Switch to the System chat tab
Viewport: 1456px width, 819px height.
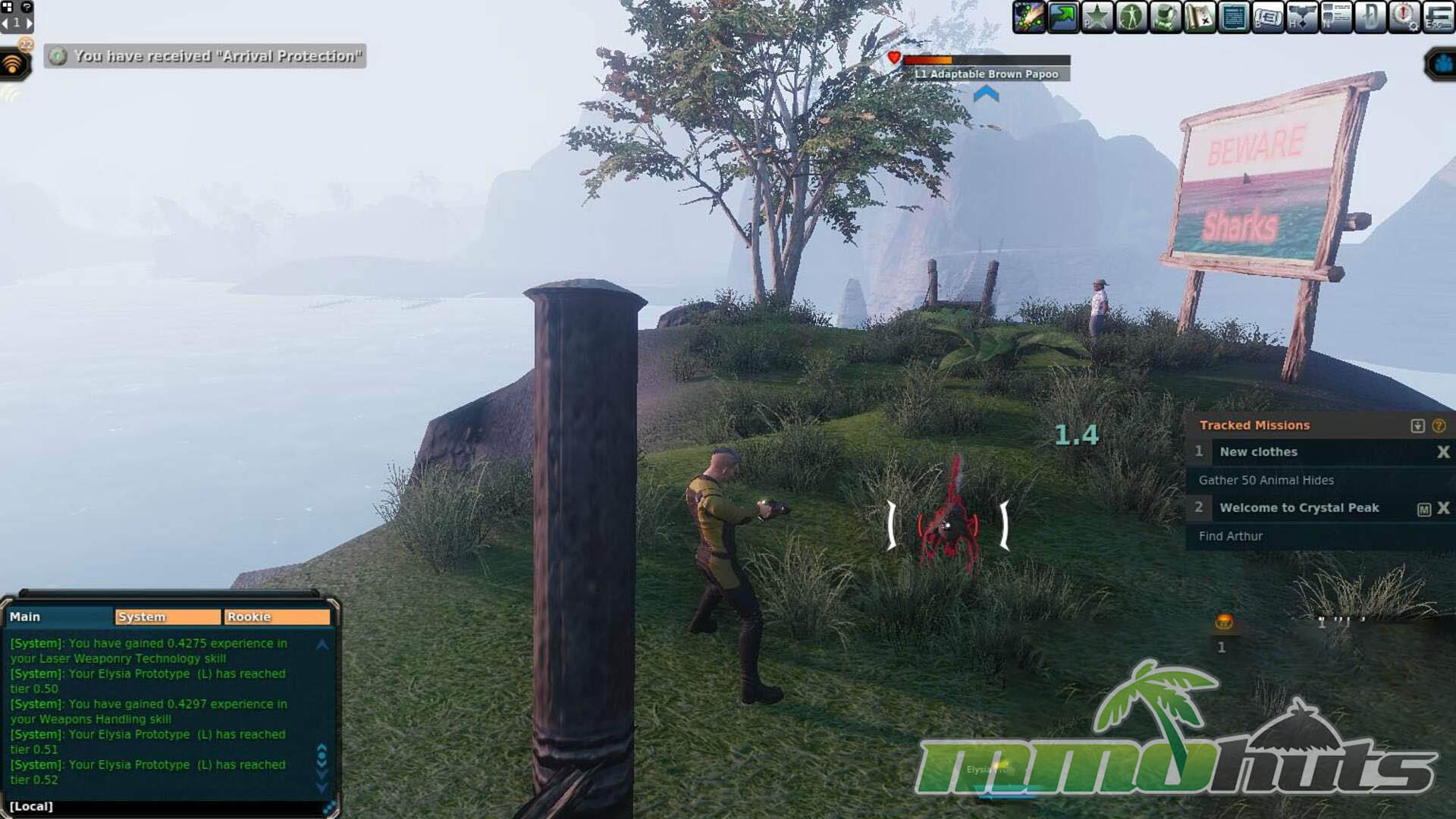(168, 617)
